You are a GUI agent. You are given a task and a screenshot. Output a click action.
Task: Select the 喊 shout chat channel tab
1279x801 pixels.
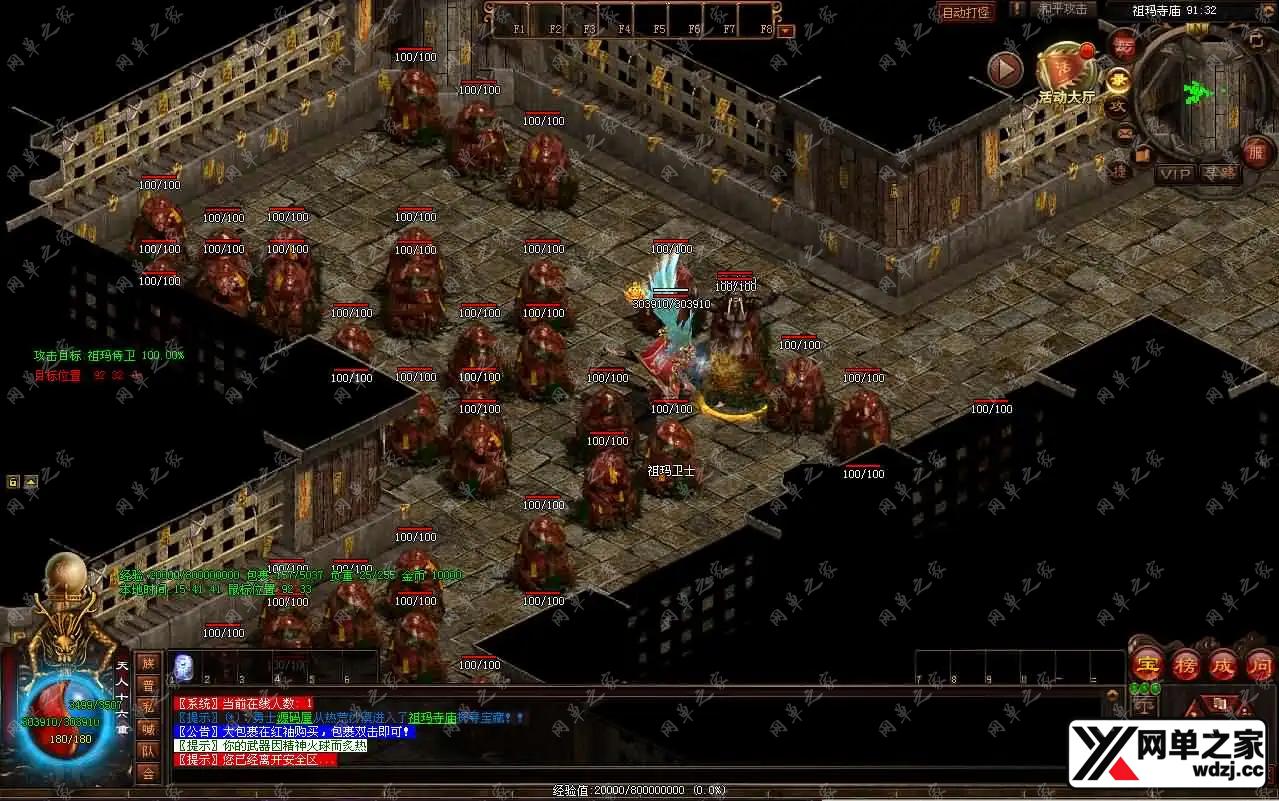point(148,729)
